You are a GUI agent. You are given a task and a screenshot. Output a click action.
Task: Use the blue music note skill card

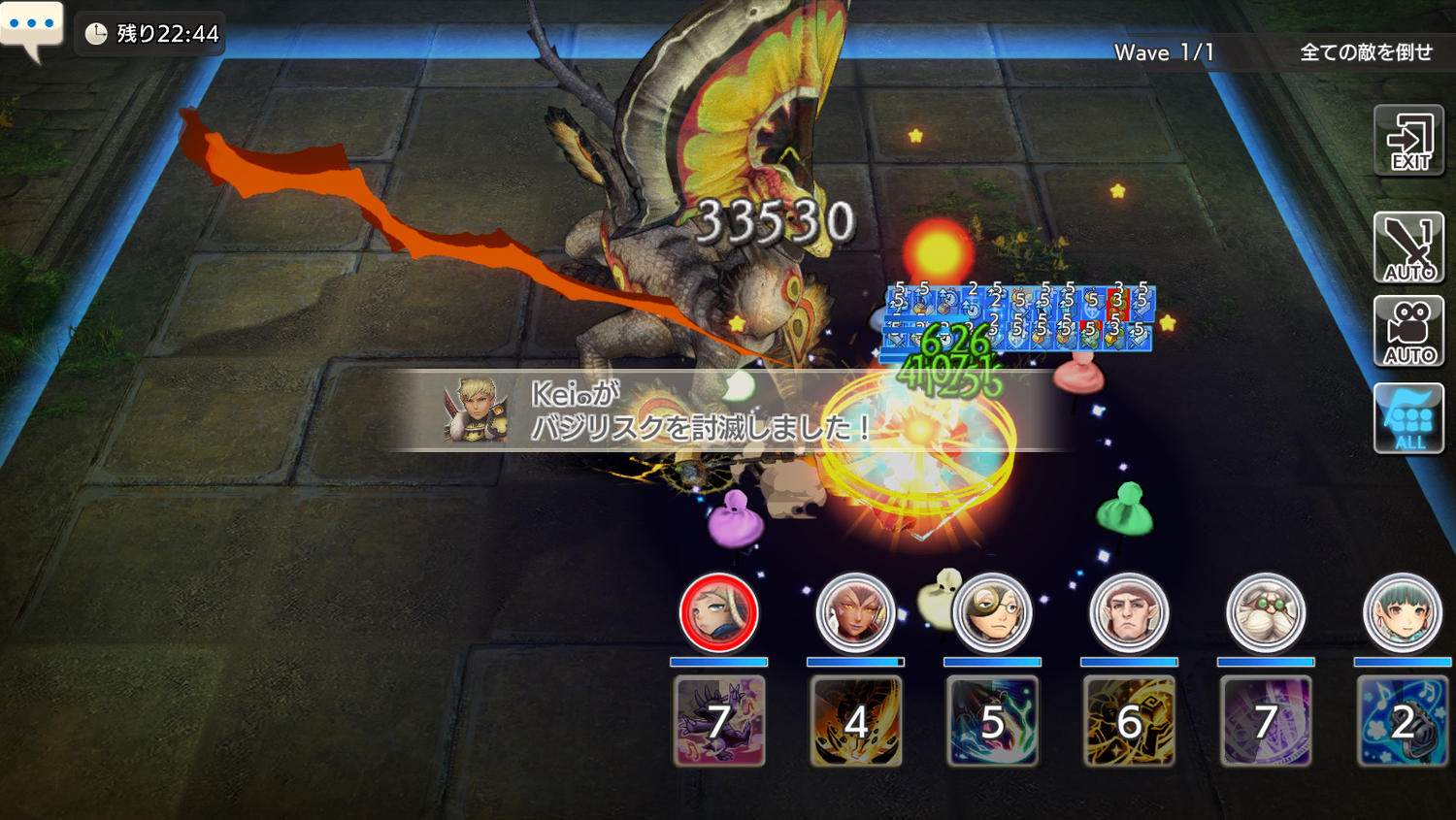click(1402, 721)
